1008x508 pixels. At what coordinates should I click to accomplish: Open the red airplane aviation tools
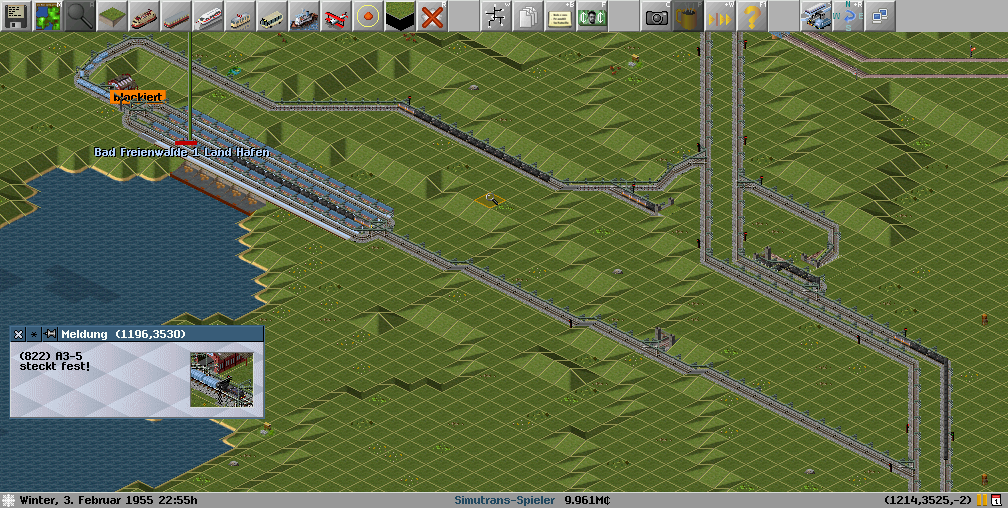click(x=336, y=16)
